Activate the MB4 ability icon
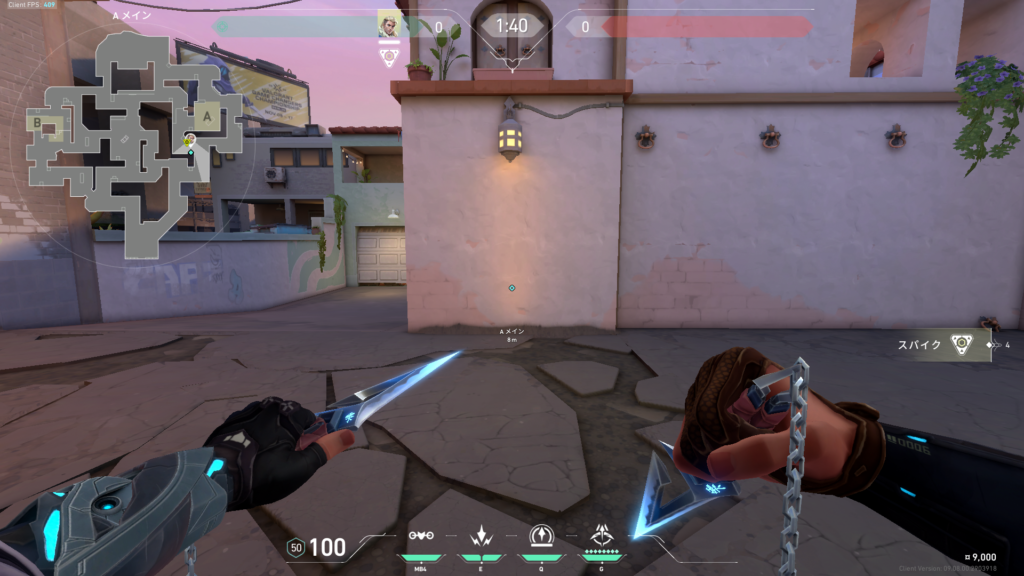1024x576 pixels. click(420, 537)
